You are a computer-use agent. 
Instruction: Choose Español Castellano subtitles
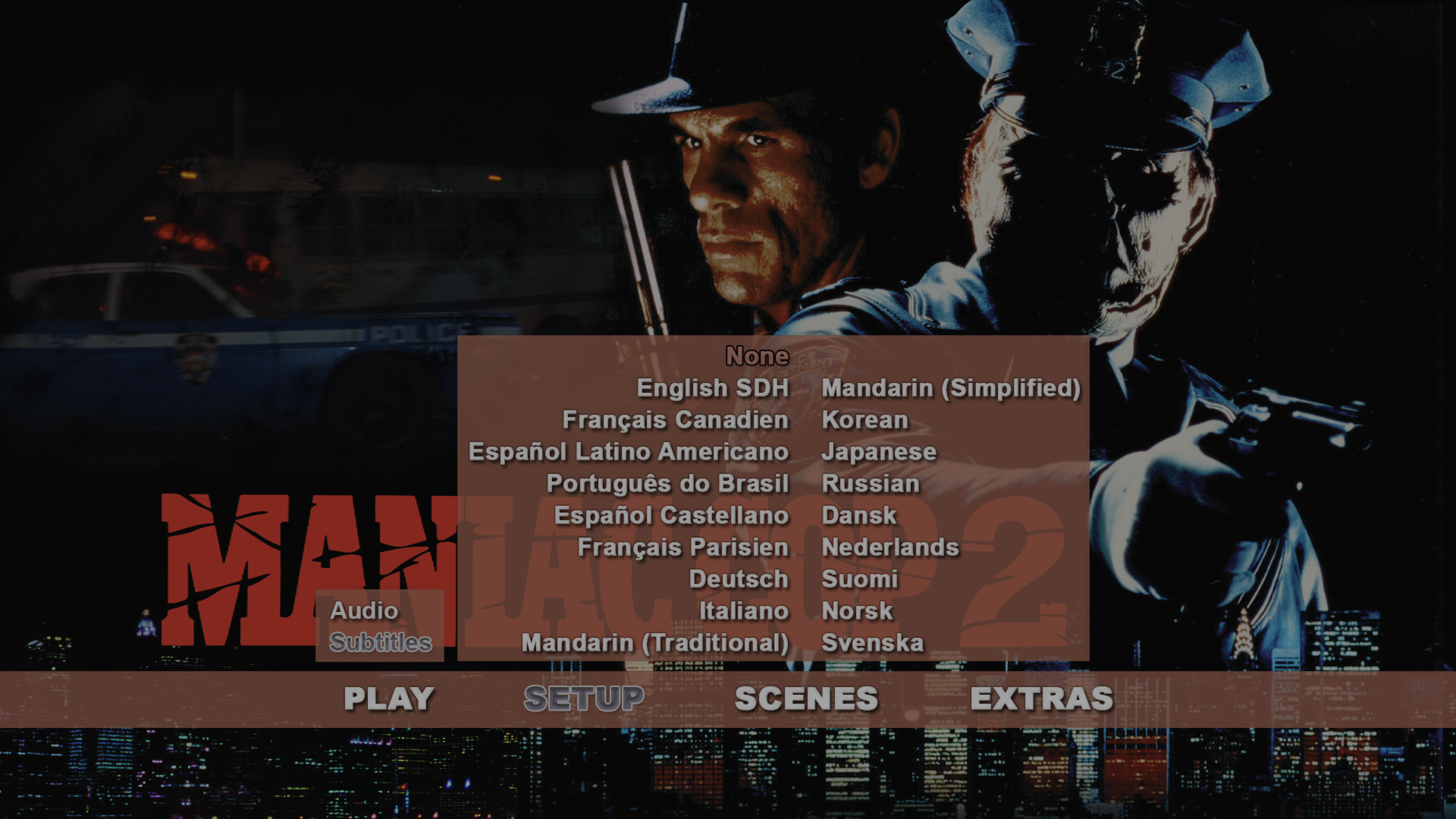point(671,516)
